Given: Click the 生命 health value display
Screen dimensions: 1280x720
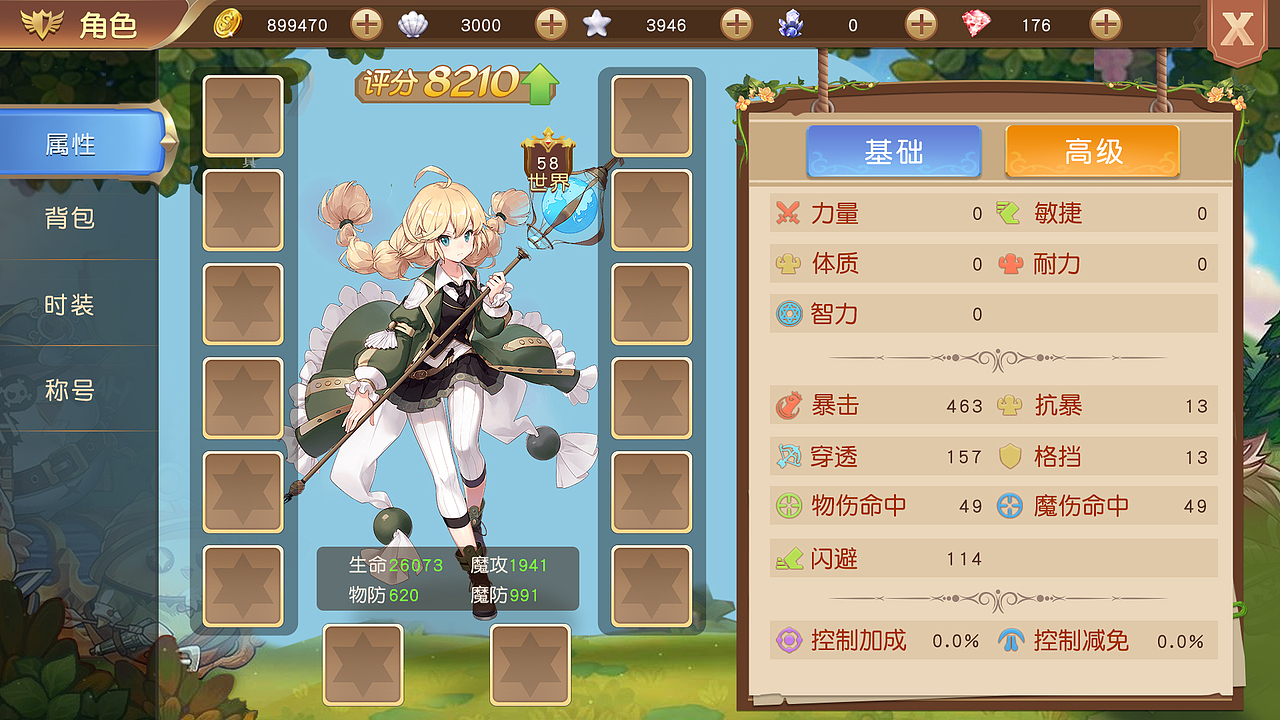Looking at the screenshot, I should (x=396, y=566).
